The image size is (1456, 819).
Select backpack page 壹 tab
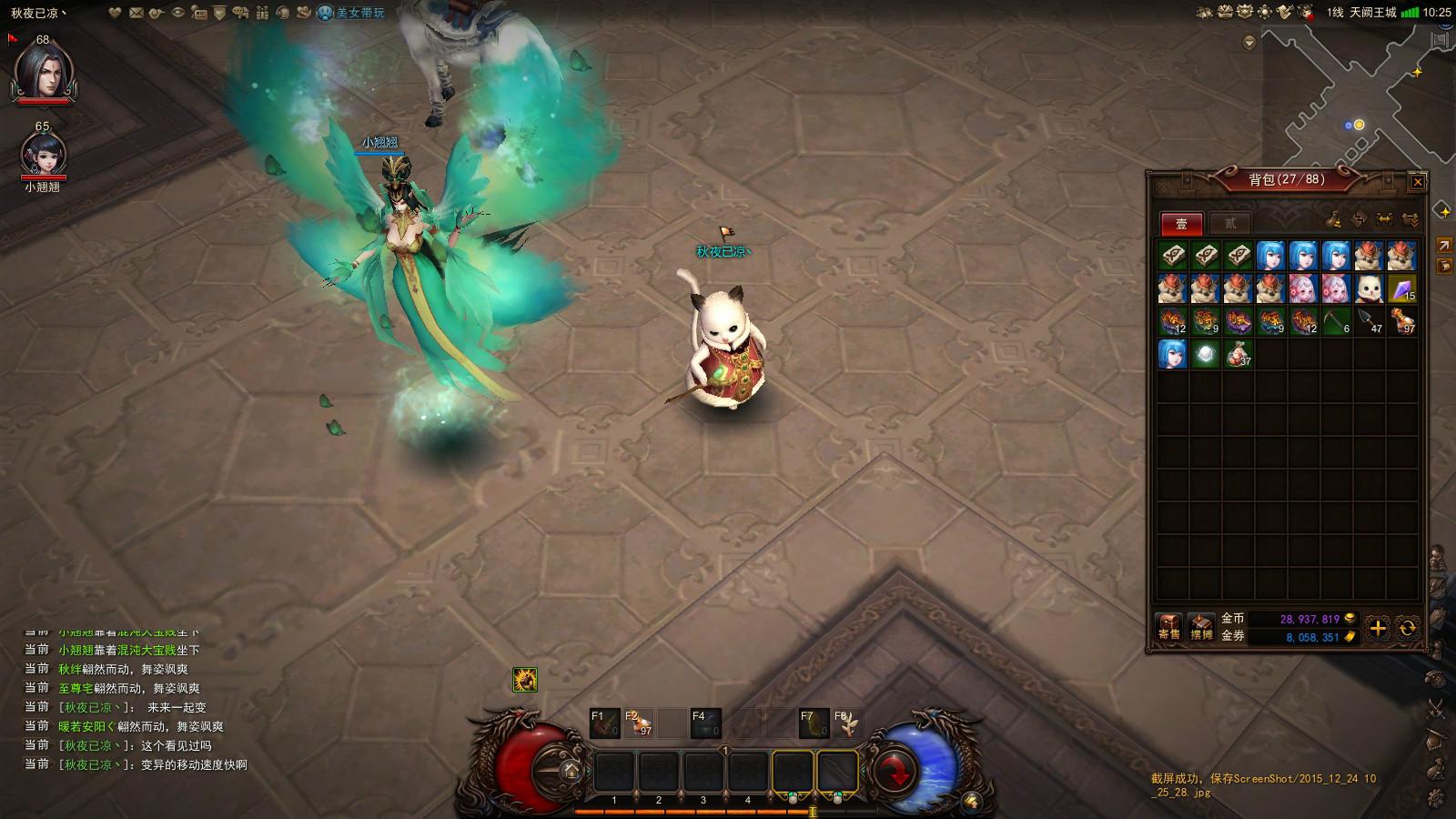pos(1181,223)
